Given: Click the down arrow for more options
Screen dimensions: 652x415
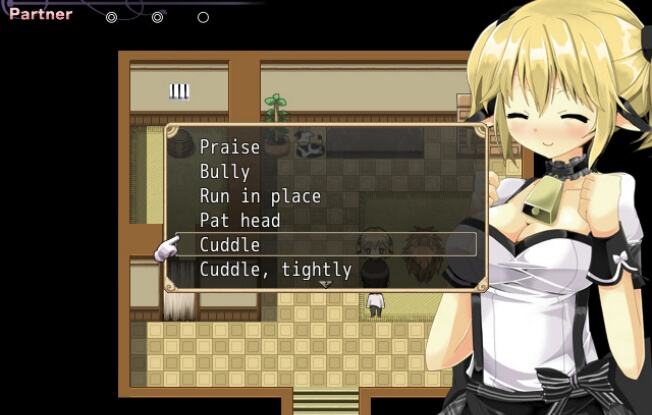Looking at the screenshot, I should click(x=325, y=284).
